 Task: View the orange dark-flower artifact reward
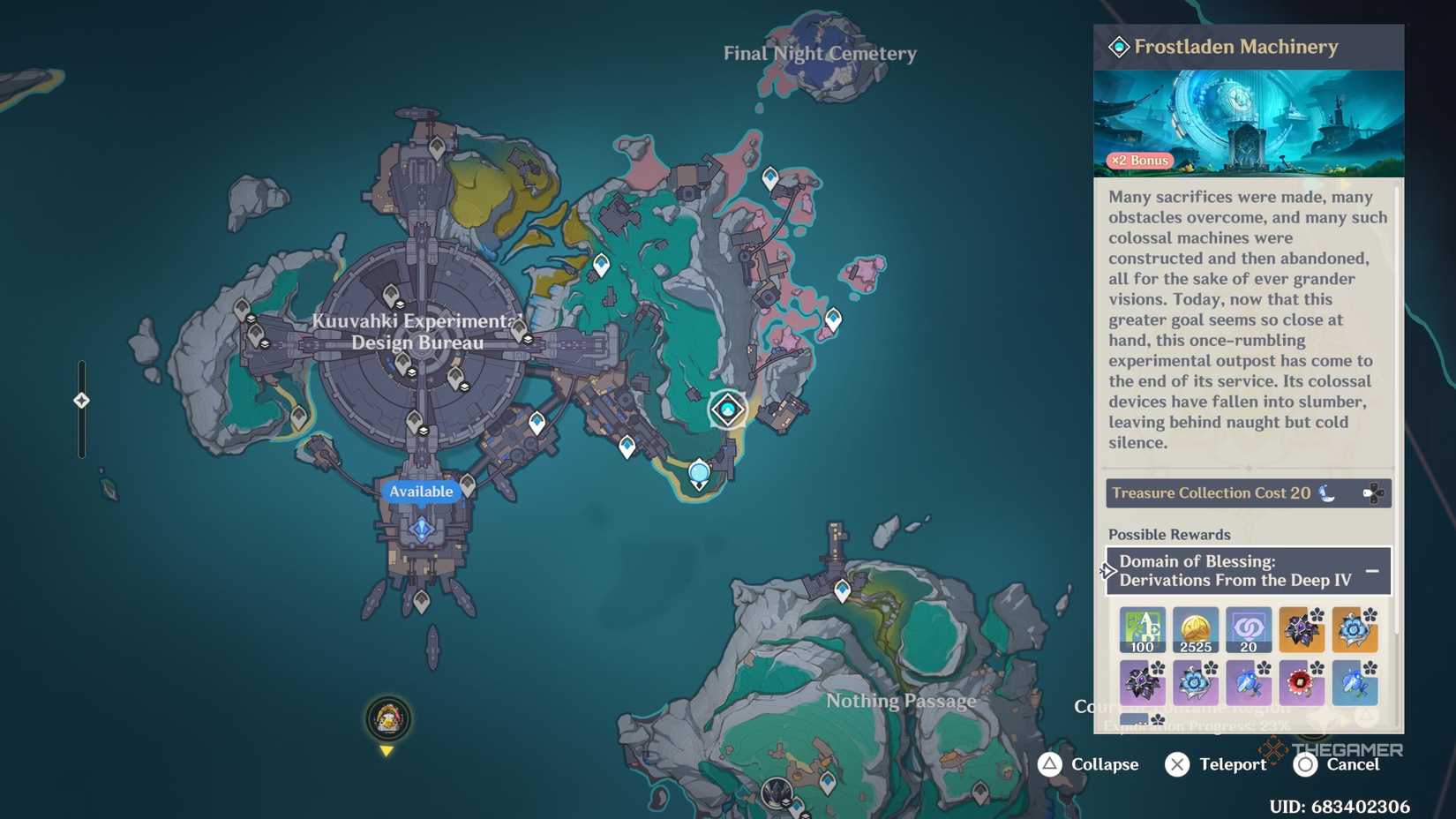[1301, 629]
